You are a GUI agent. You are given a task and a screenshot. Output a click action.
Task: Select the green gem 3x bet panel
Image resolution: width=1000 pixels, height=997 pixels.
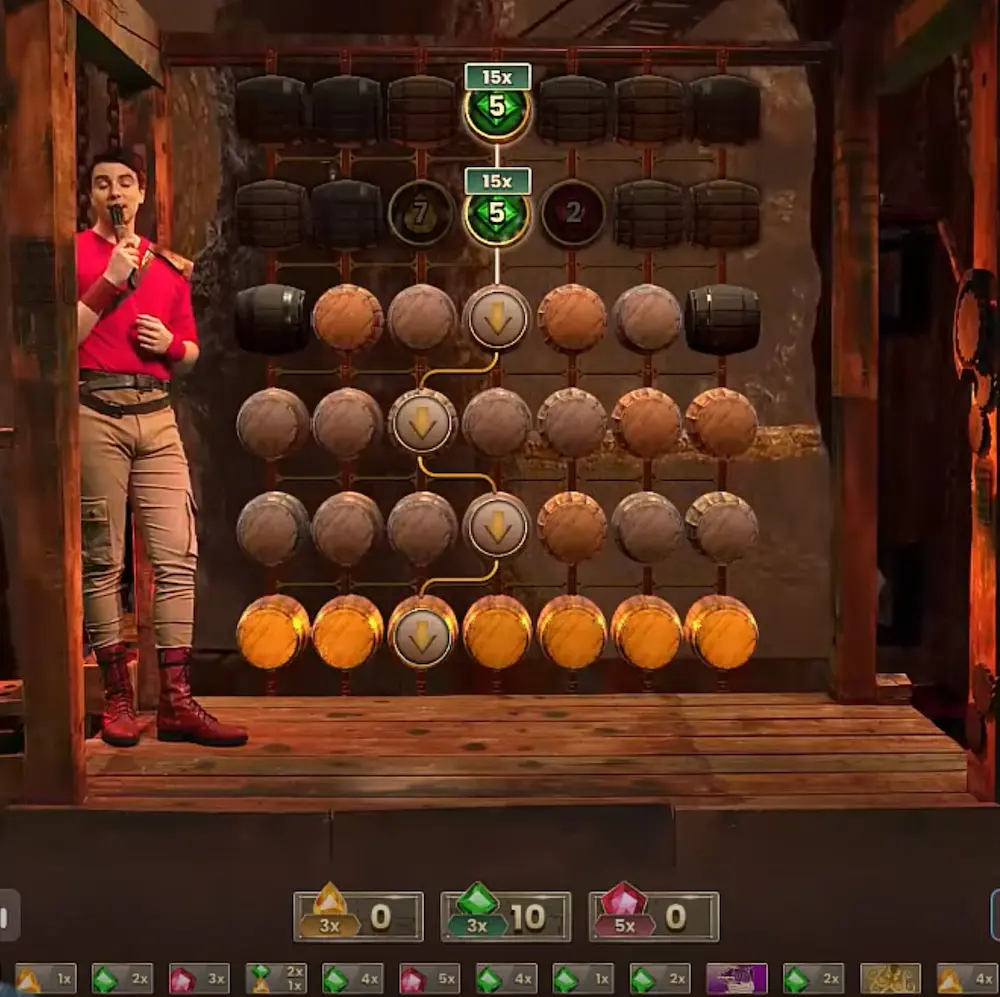pos(505,916)
